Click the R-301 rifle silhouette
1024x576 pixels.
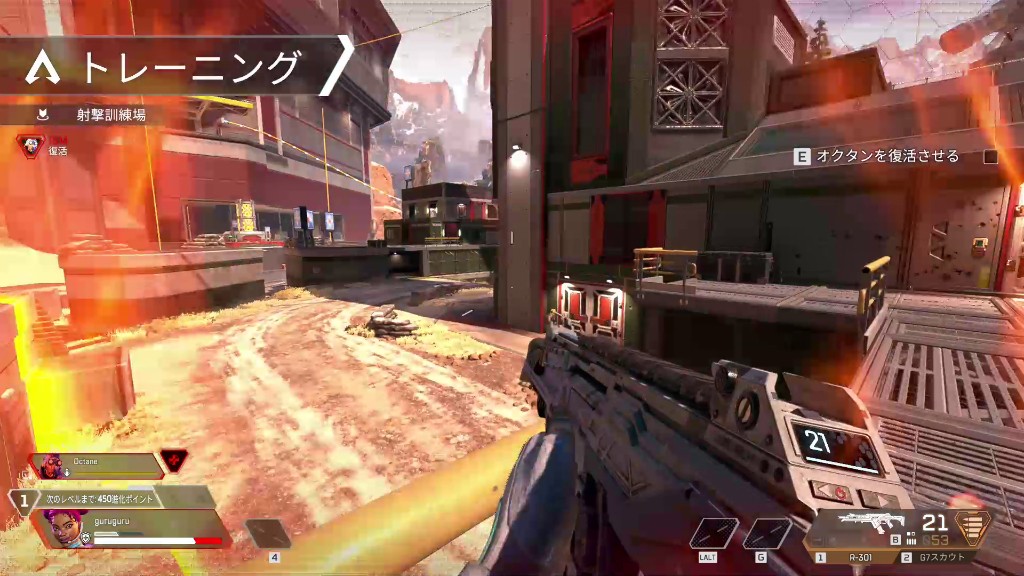pyautogui.click(x=870, y=523)
